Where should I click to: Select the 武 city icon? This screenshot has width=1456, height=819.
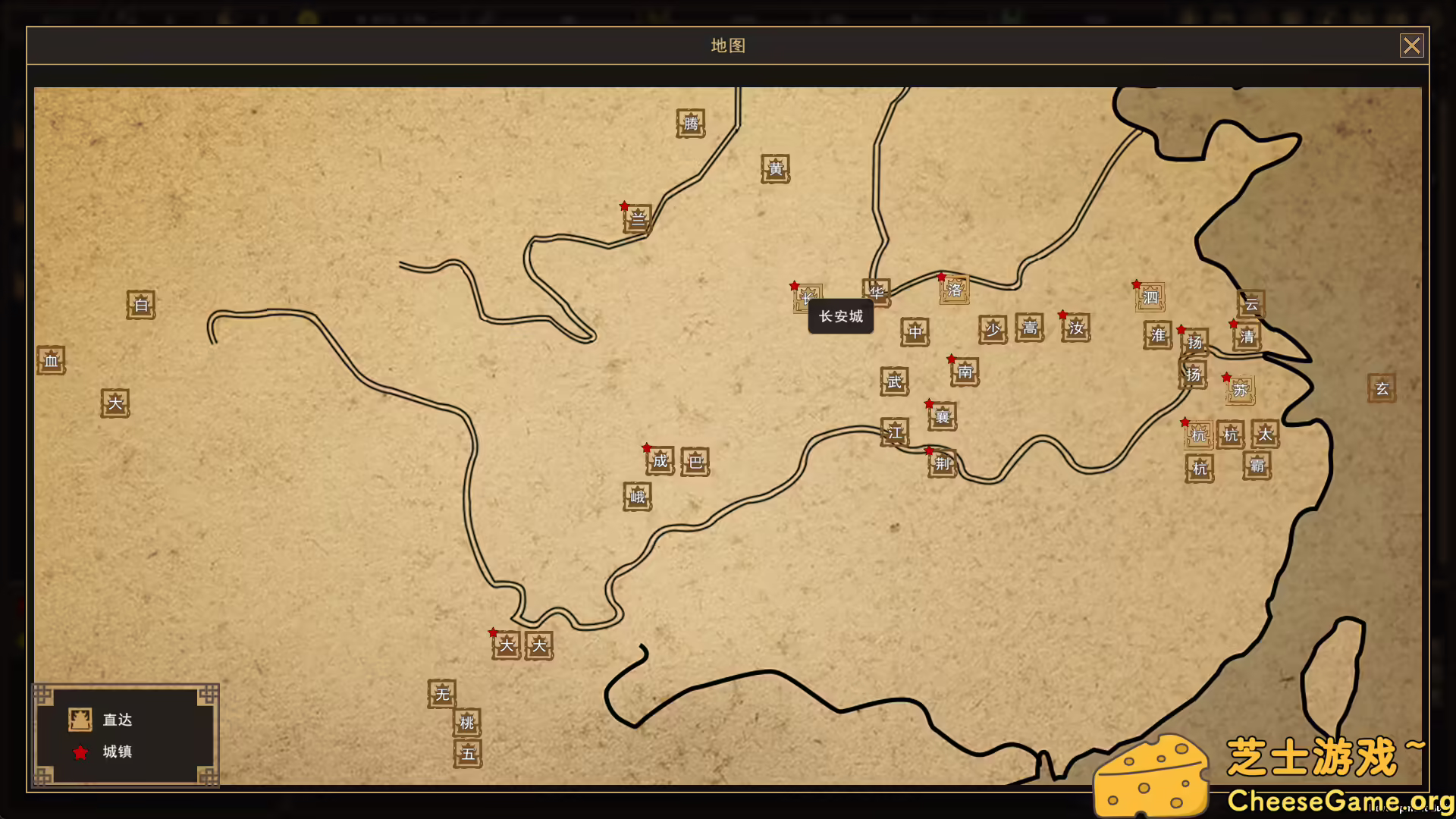click(893, 381)
